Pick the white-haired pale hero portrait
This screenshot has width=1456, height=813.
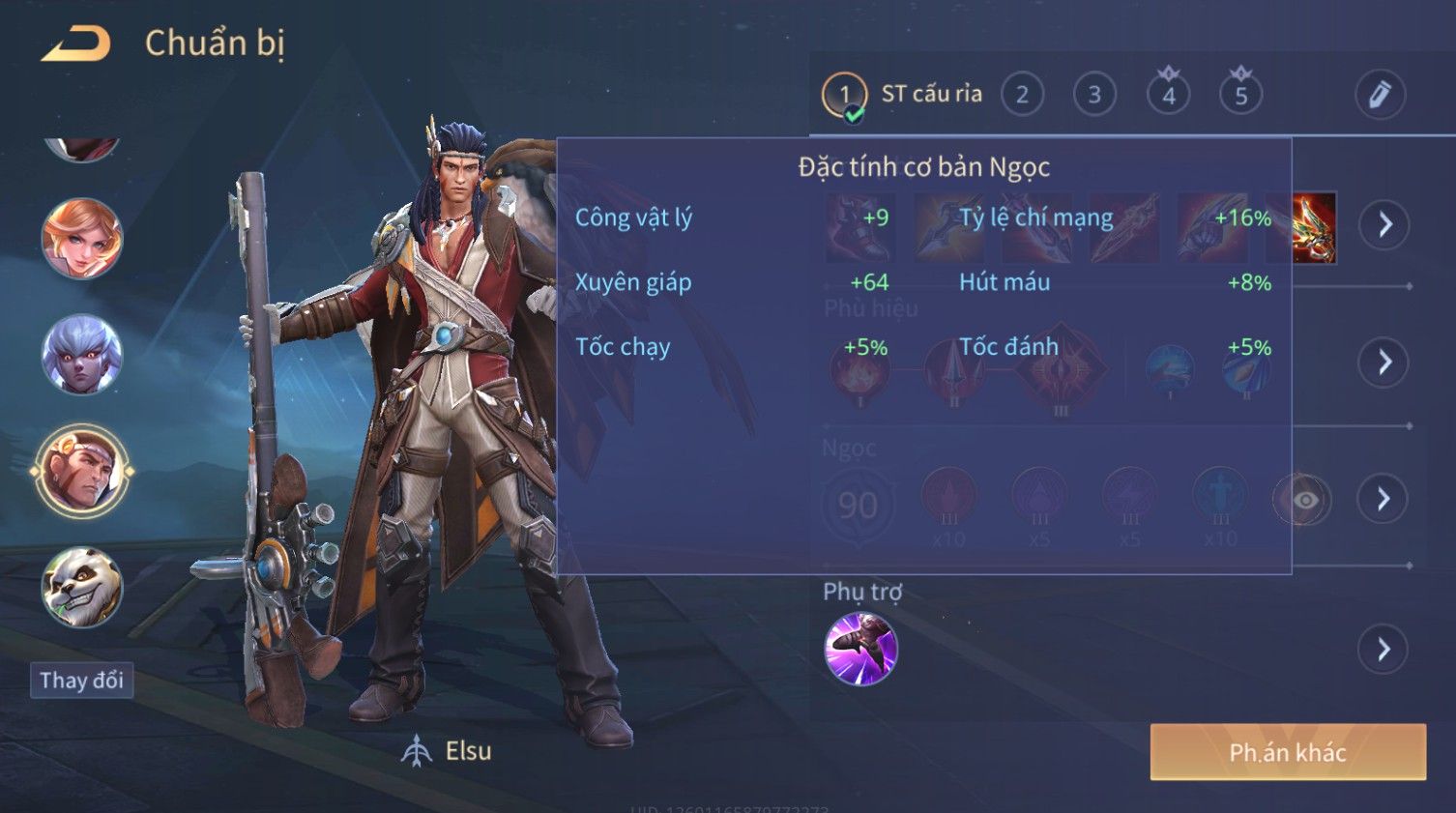[x=82, y=355]
